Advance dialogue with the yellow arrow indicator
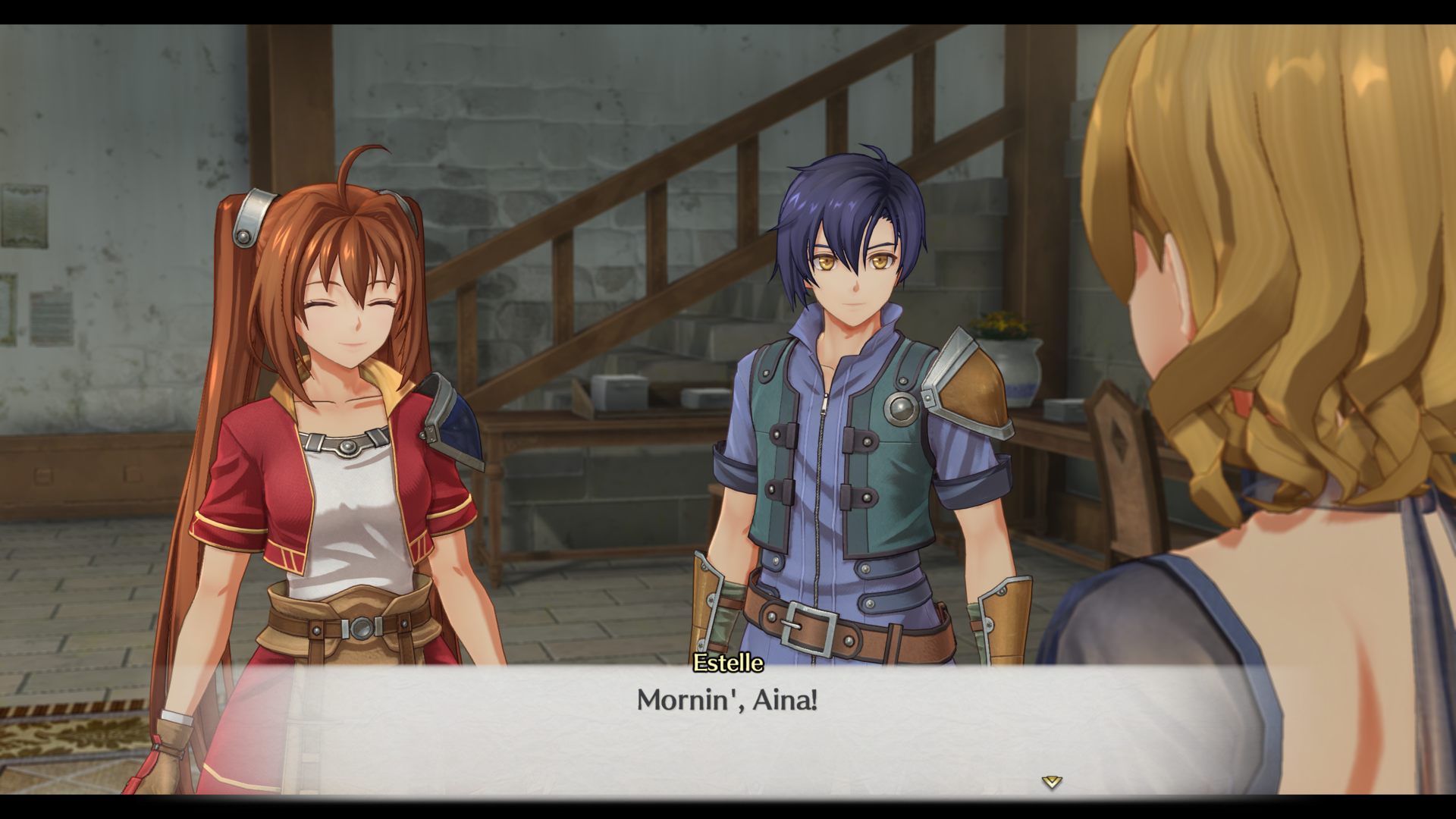 (1051, 782)
